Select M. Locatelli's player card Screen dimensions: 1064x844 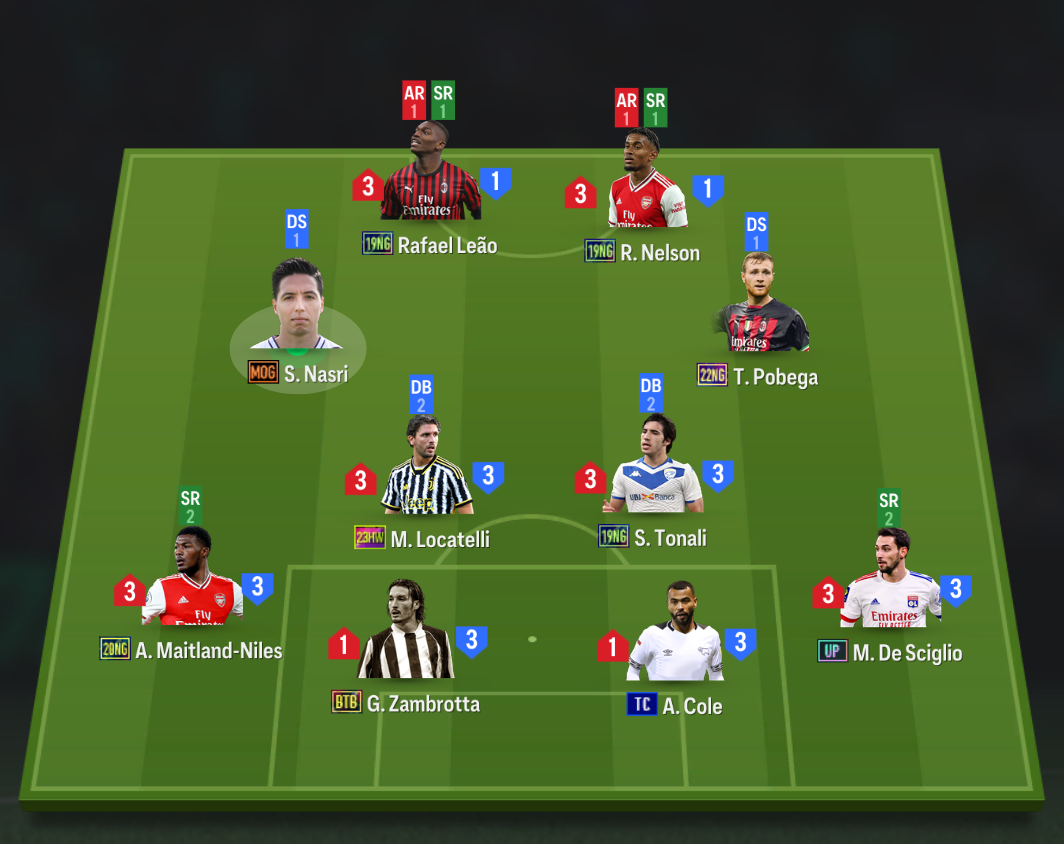(427, 472)
